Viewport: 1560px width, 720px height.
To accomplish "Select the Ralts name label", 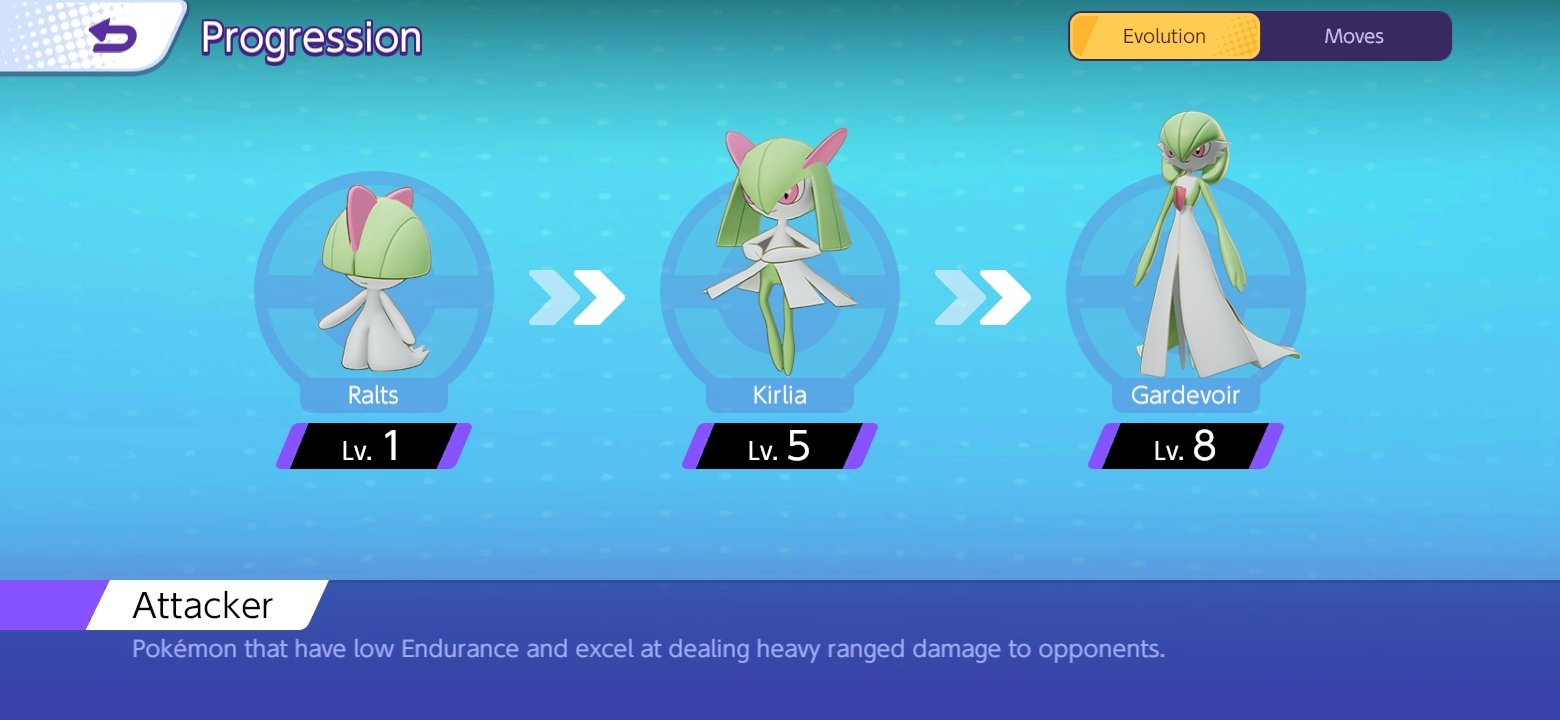I will click(x=373, y=395).
